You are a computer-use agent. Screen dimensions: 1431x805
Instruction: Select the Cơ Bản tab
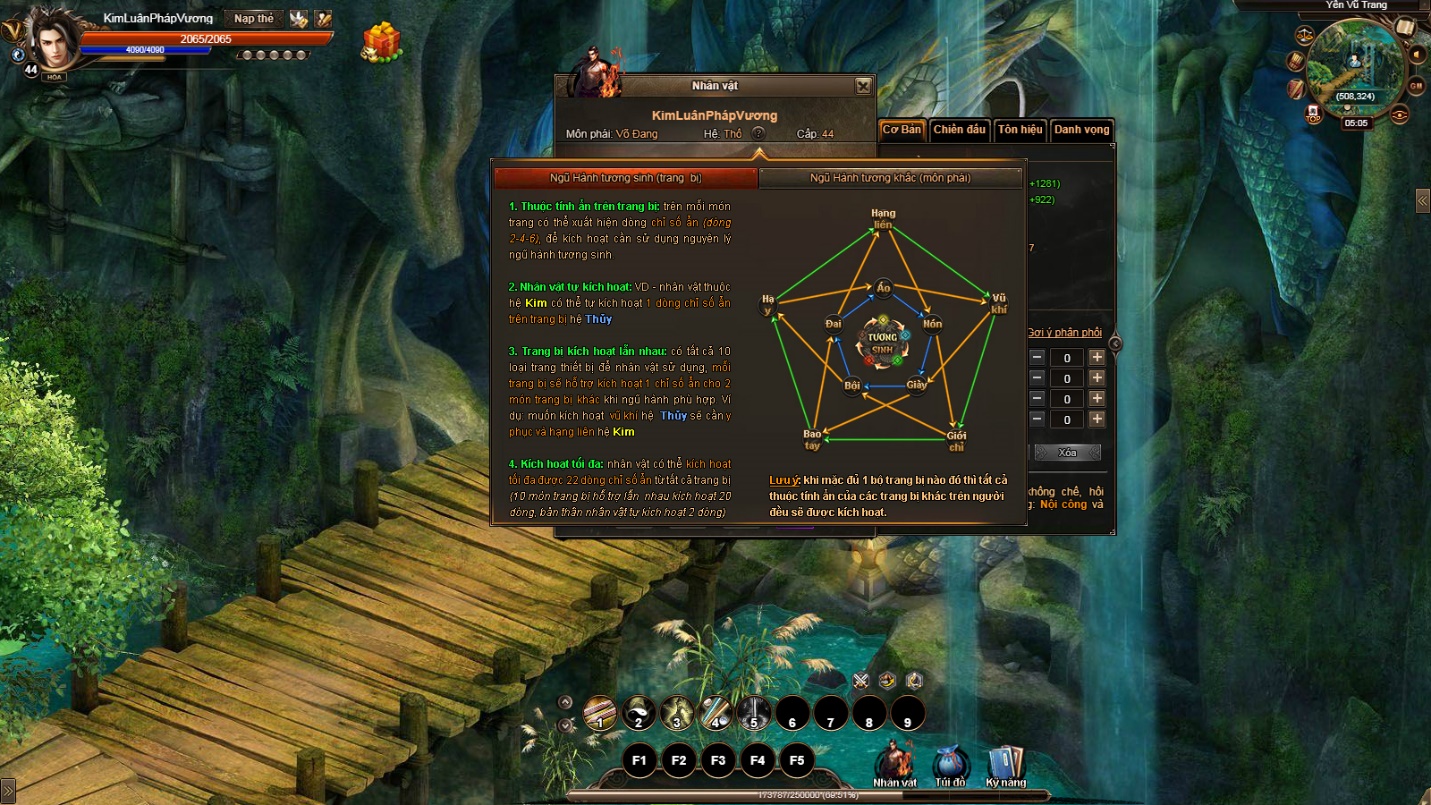tap(901, 130)
